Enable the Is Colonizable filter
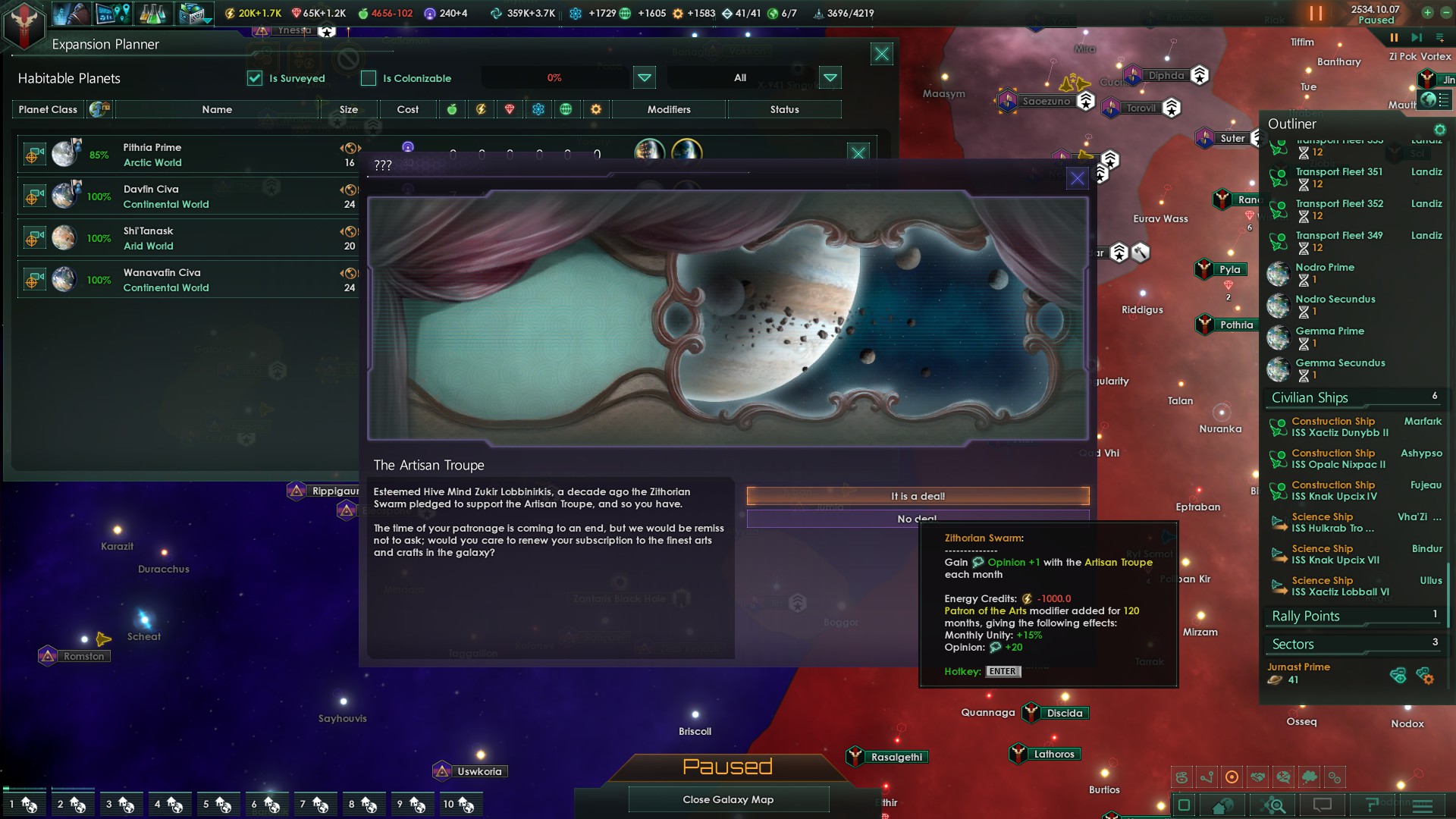This screenshot has height=819, width=1456. tap(369, 78)
